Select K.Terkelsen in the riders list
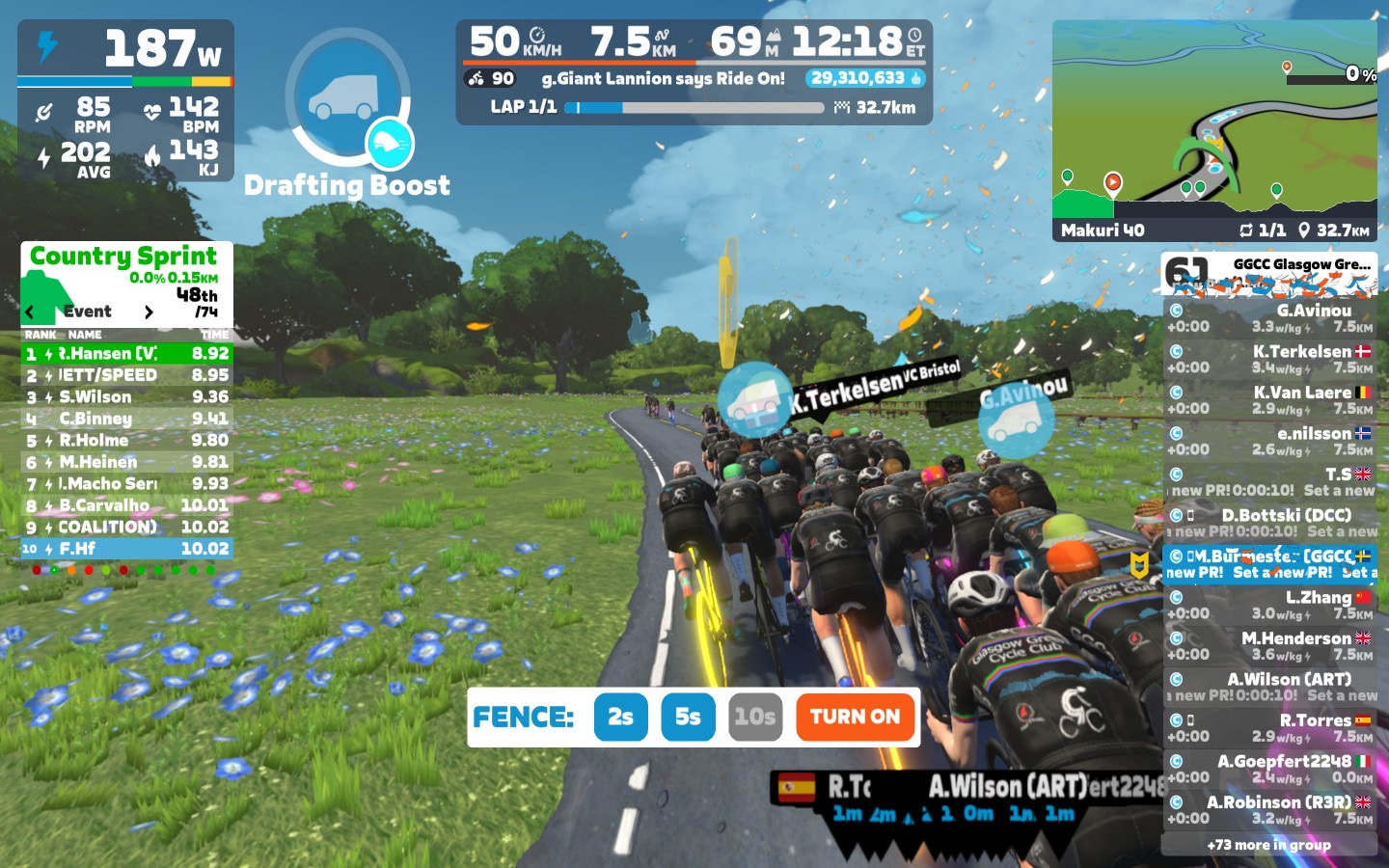Image resolution: width=1389 pixels, height=868 pixels. 1269,359
